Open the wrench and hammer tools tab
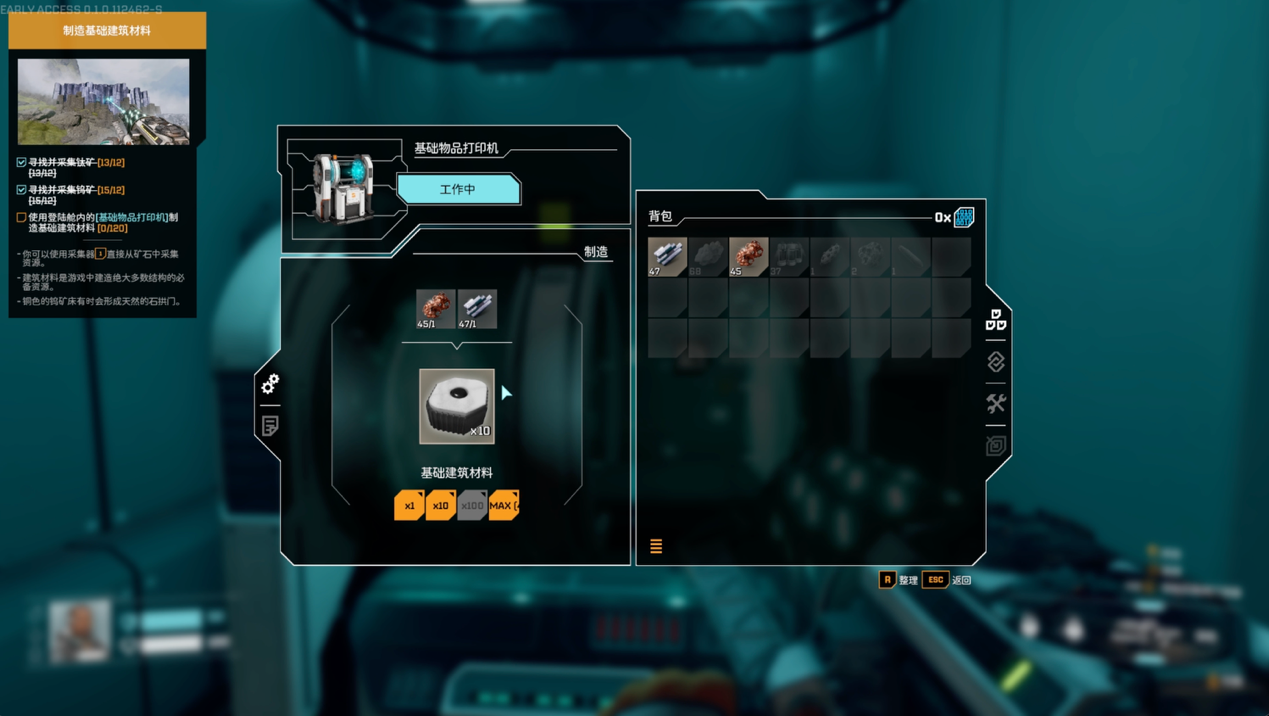Screen dimensions: 1269x716 (996, 404)
